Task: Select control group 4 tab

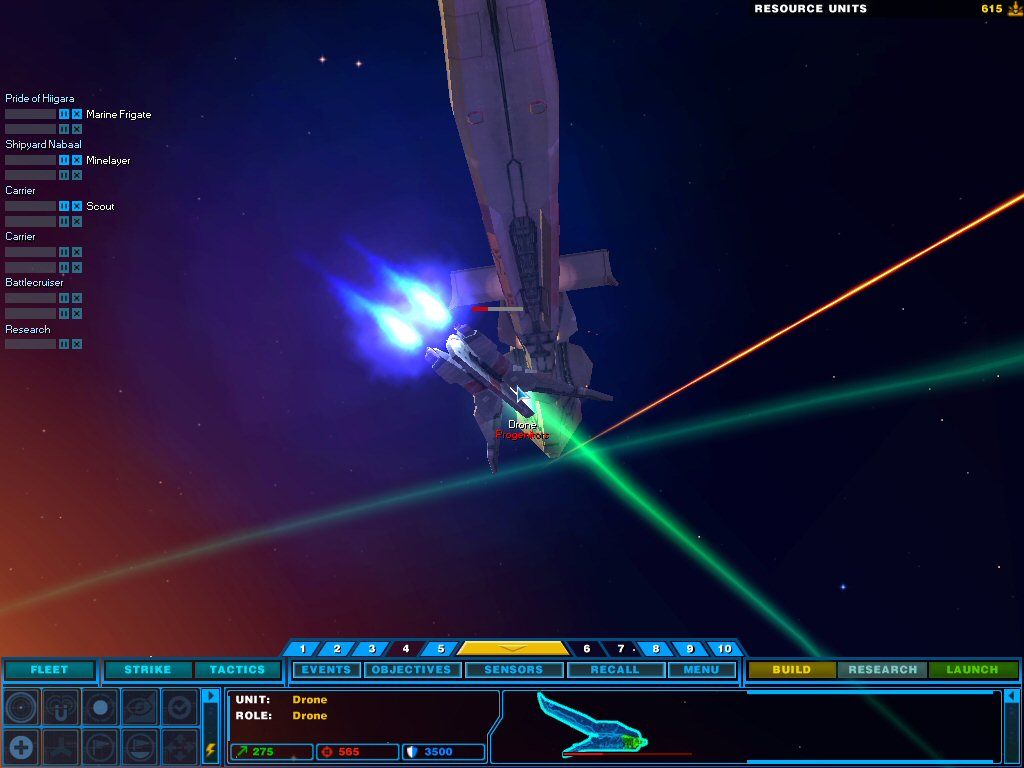Action: (x=405, y=649)
